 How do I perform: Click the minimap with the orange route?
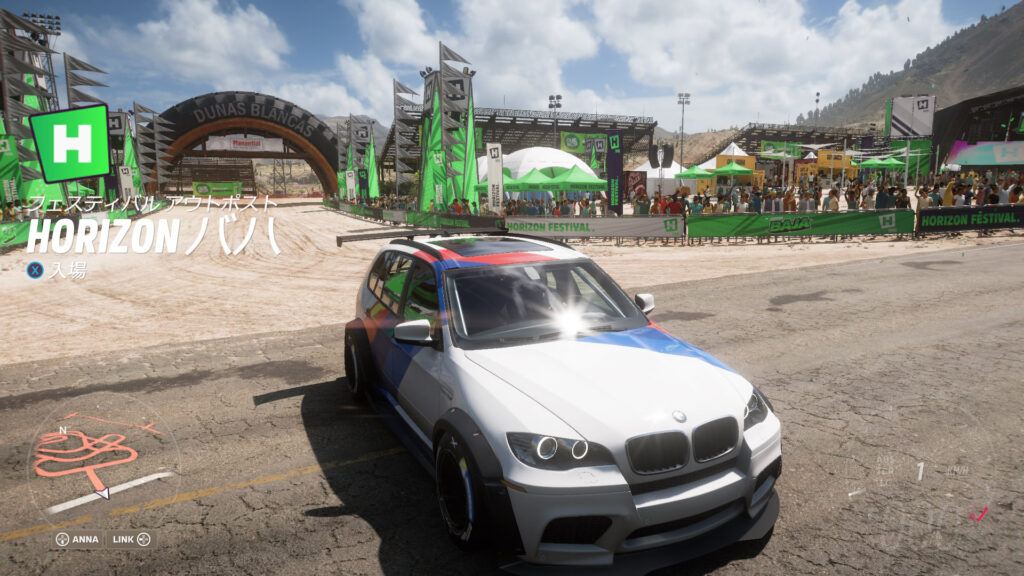100,459
